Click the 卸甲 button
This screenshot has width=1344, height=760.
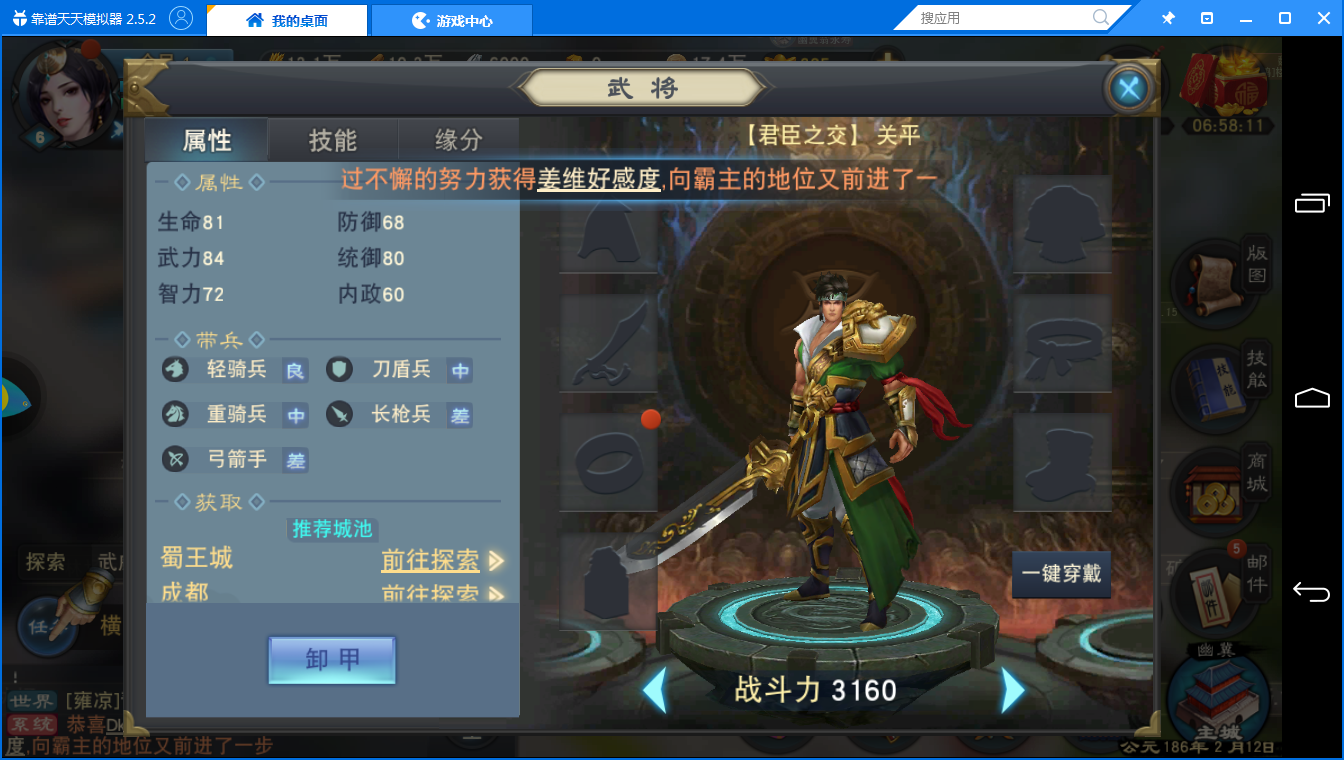click(332, 660)
